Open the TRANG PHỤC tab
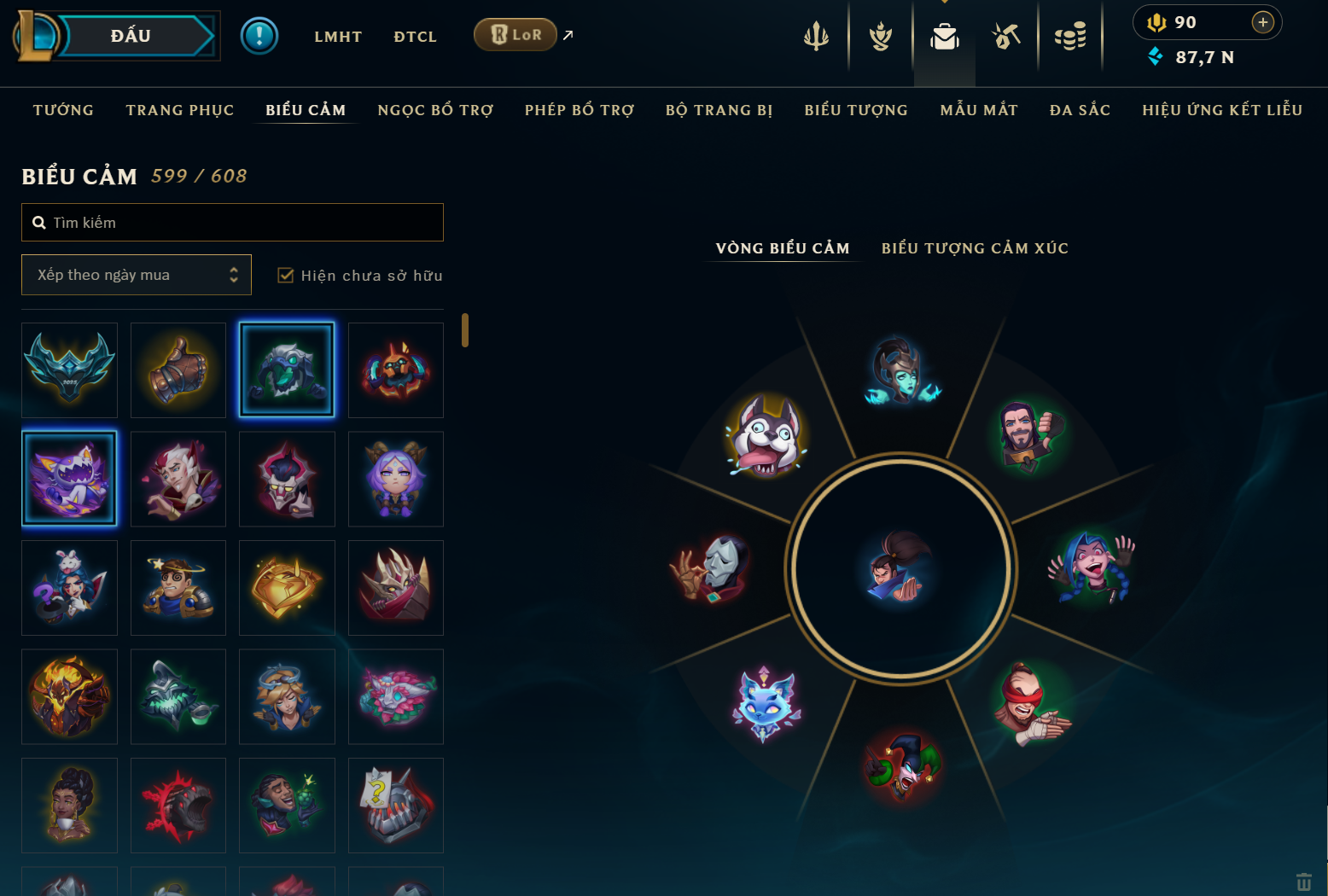The width and height of the screenshot is (1328, 896). point(179,110)
